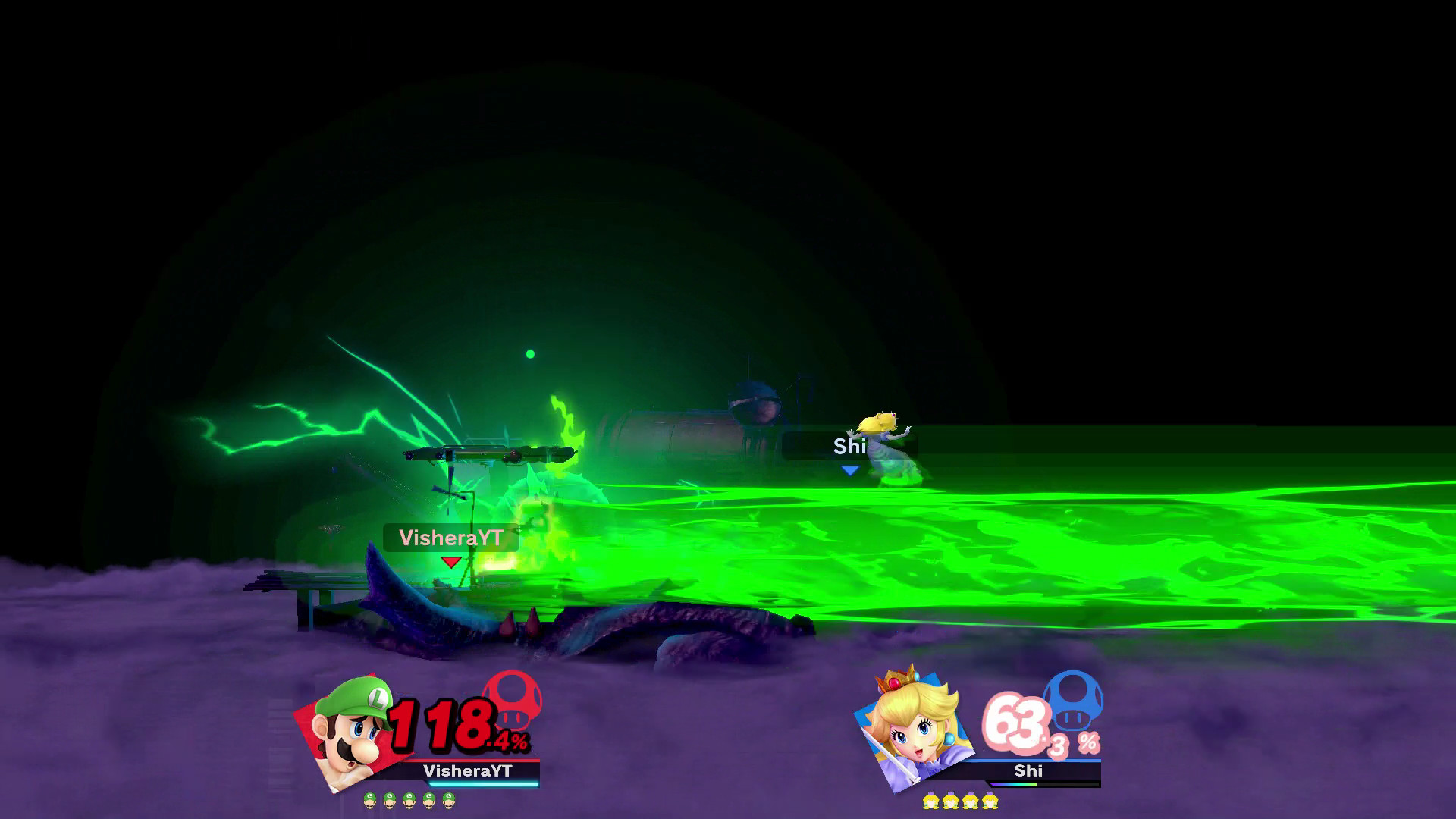
Task: Click the first Peach stock head icon
Action: click(932, 801)
